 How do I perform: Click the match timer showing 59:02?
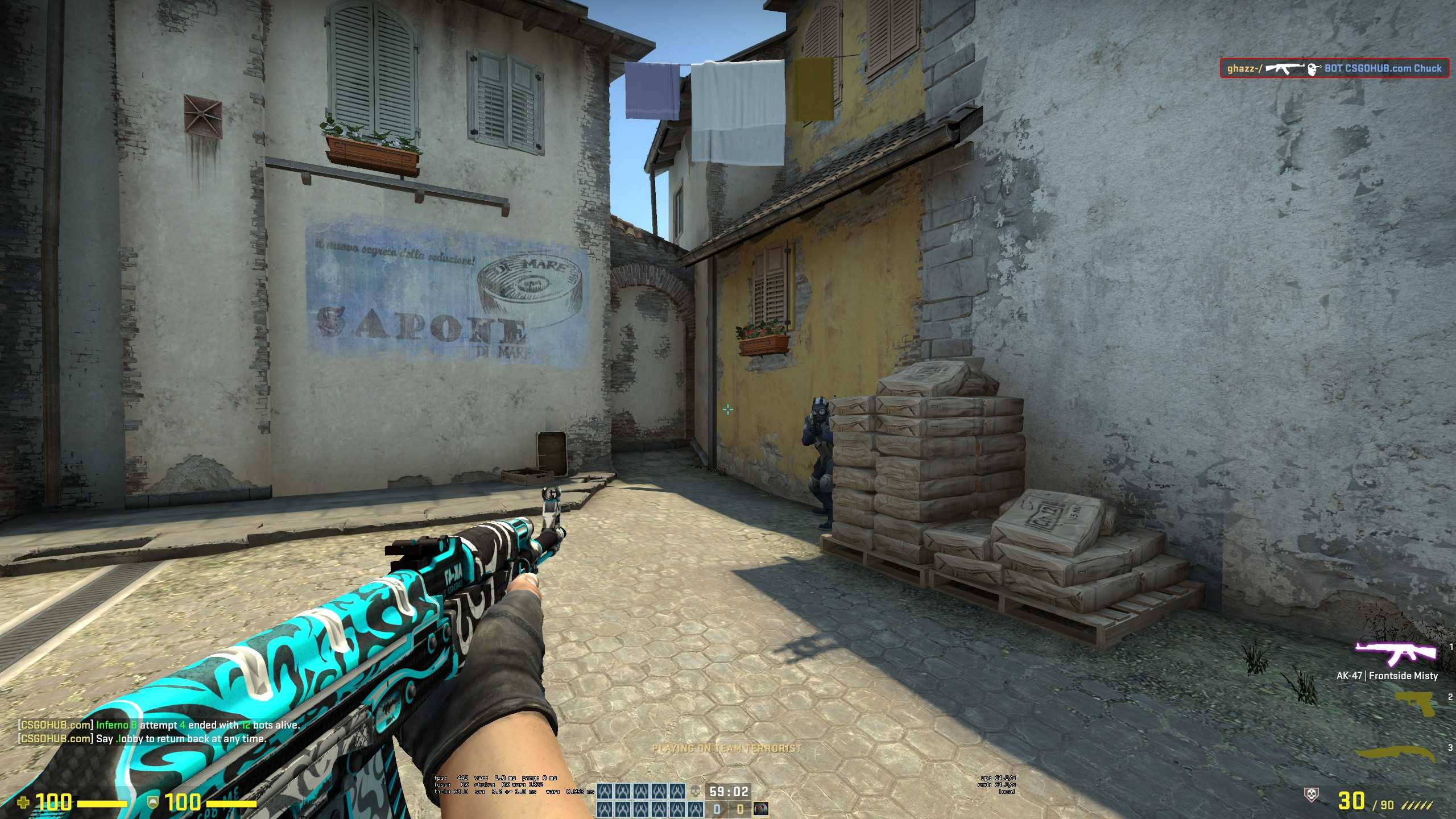[x=729, y=792]
